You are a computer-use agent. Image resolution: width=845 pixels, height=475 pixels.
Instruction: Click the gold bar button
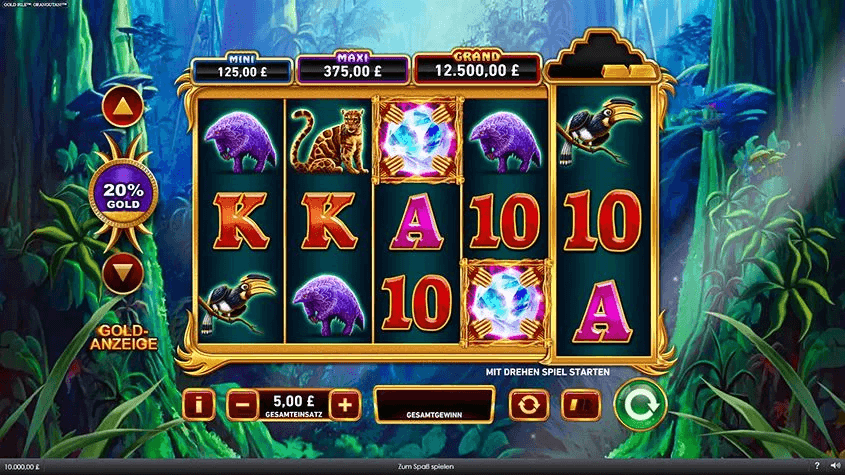[x=578, y=405]
